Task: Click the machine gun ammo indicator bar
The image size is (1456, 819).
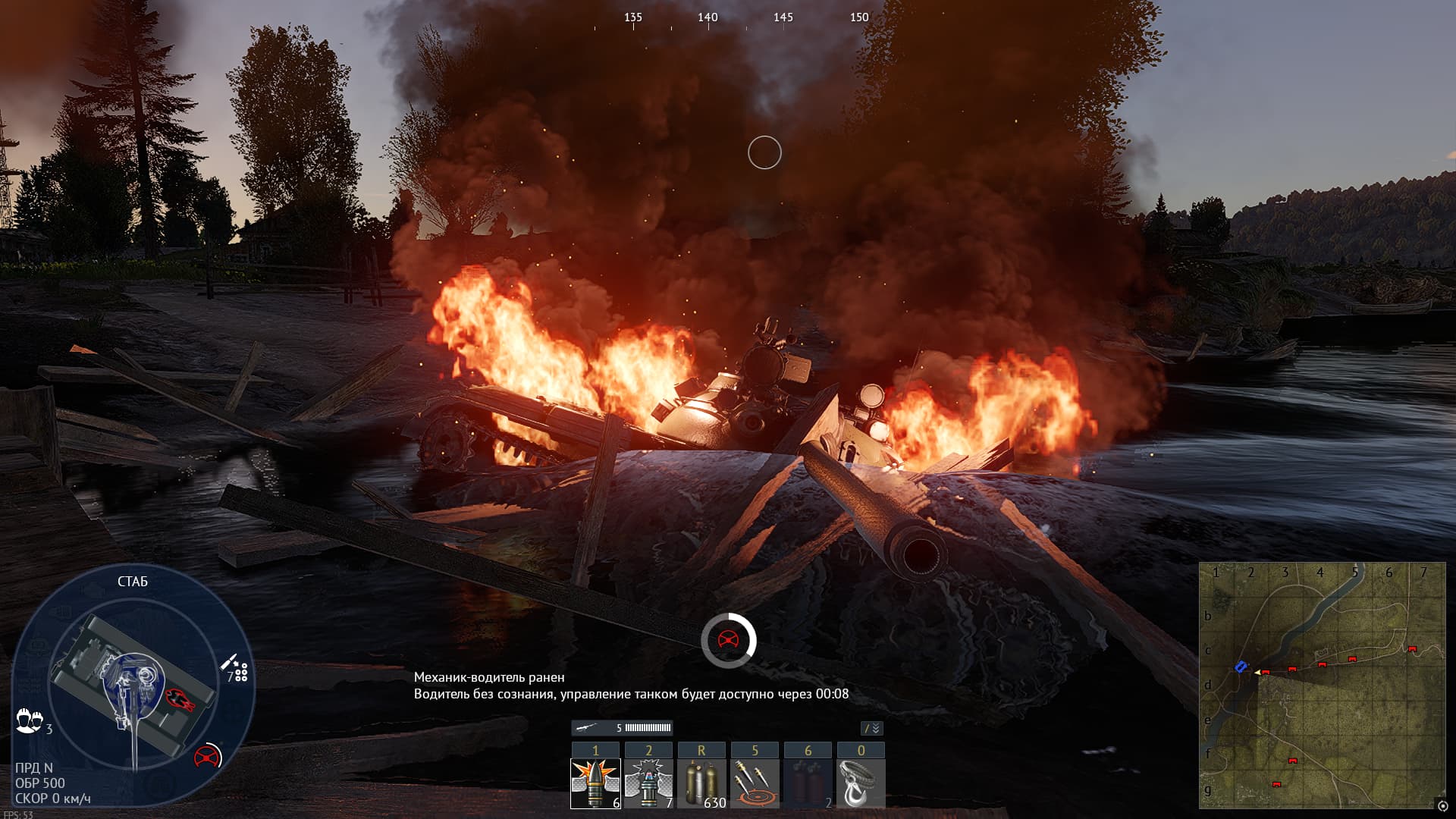Action: 622,728
